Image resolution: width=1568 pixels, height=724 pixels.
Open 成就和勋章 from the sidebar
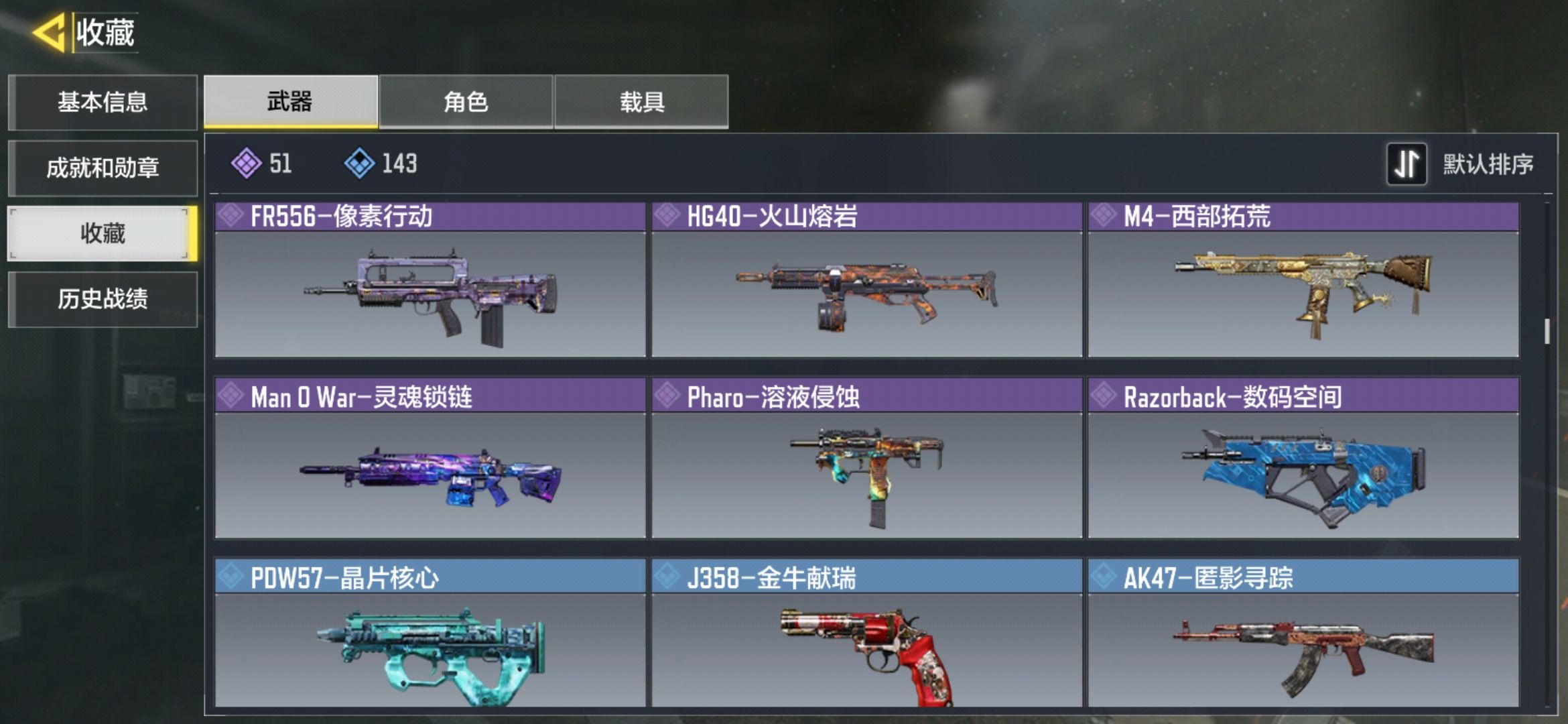pyautogui.click(x=104, y=168)
